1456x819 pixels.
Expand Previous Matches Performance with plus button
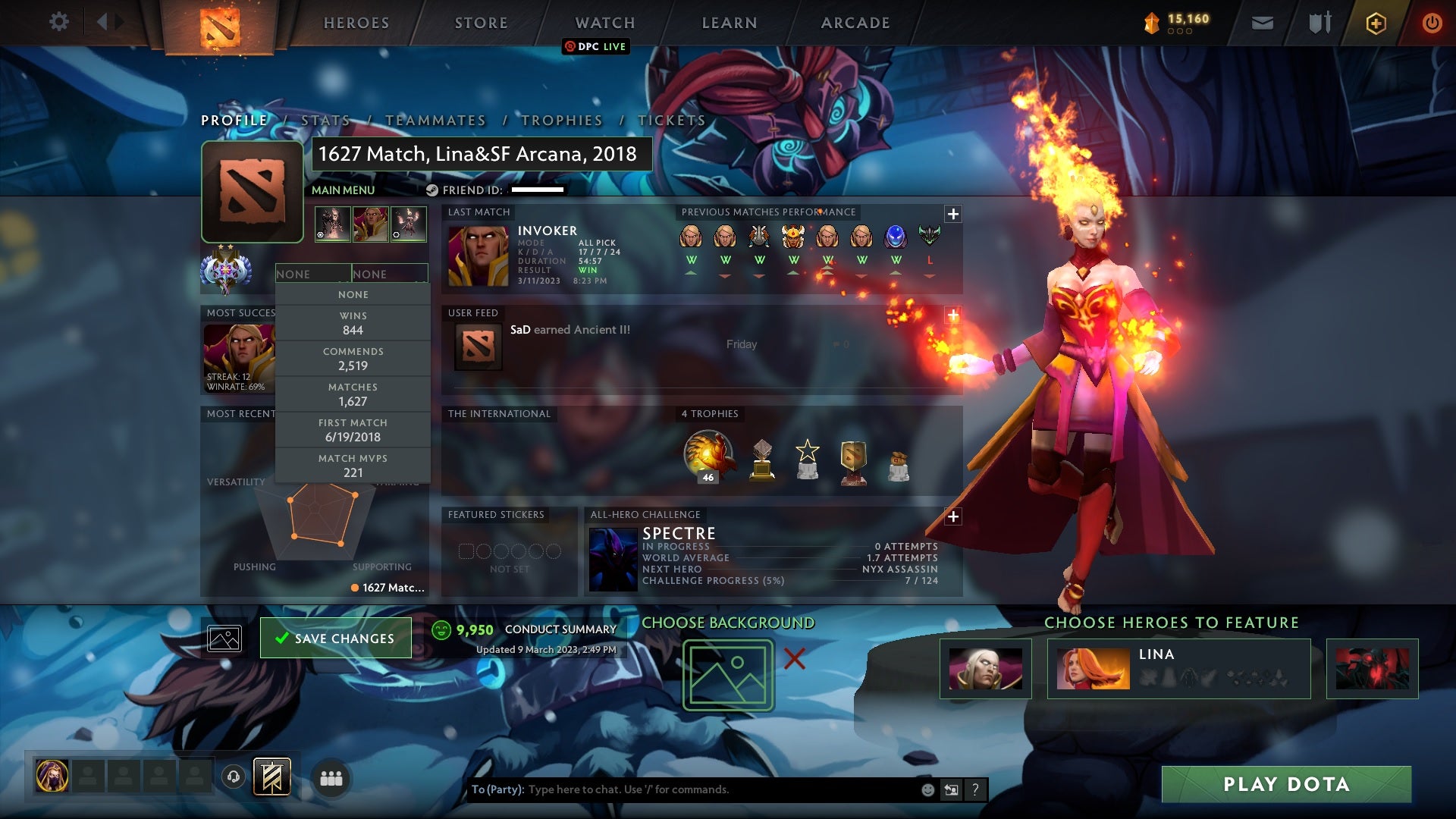[x=952, y=214]
